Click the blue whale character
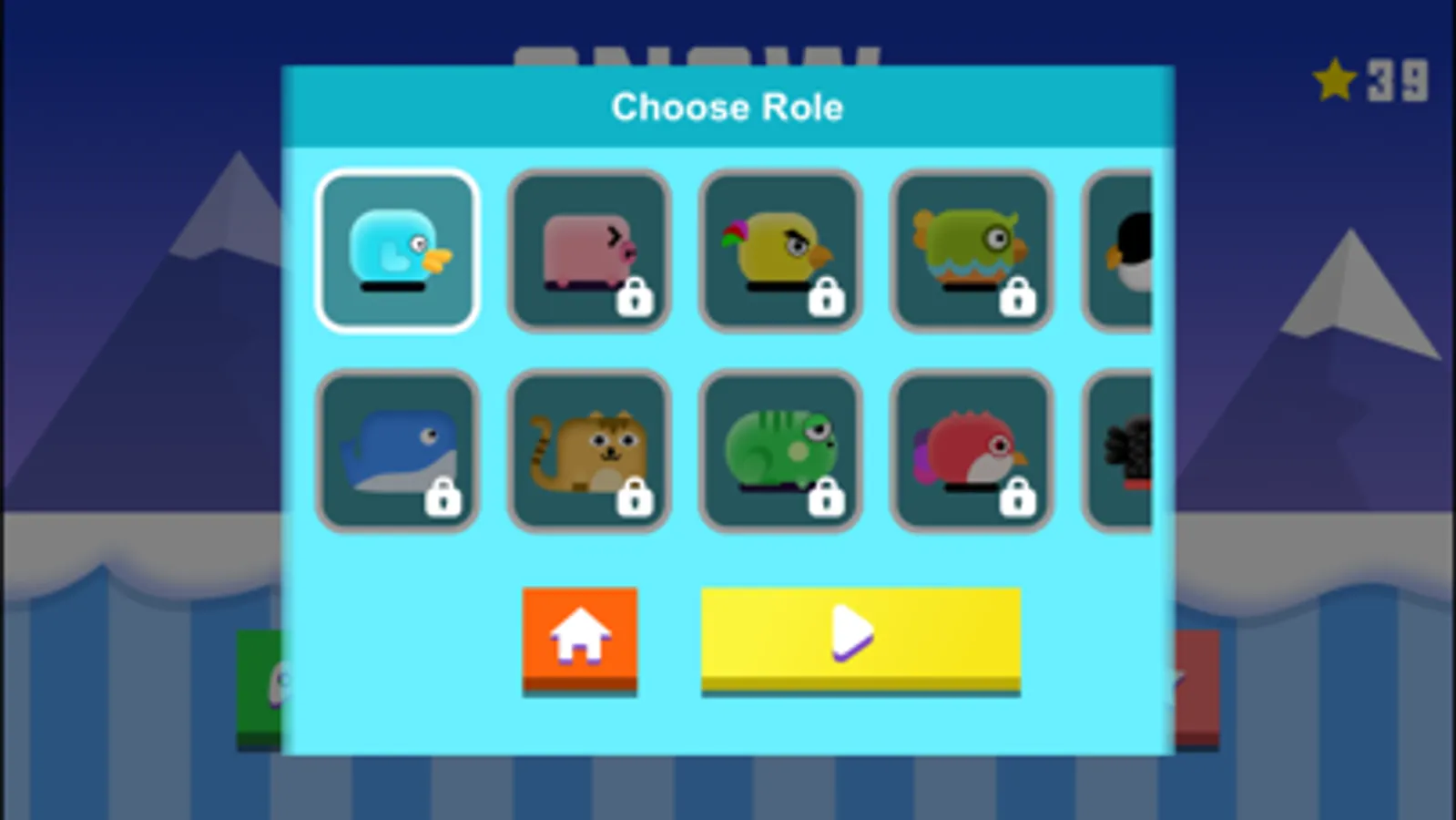The height and width of the screenshot is (820, 1456). 398,450
